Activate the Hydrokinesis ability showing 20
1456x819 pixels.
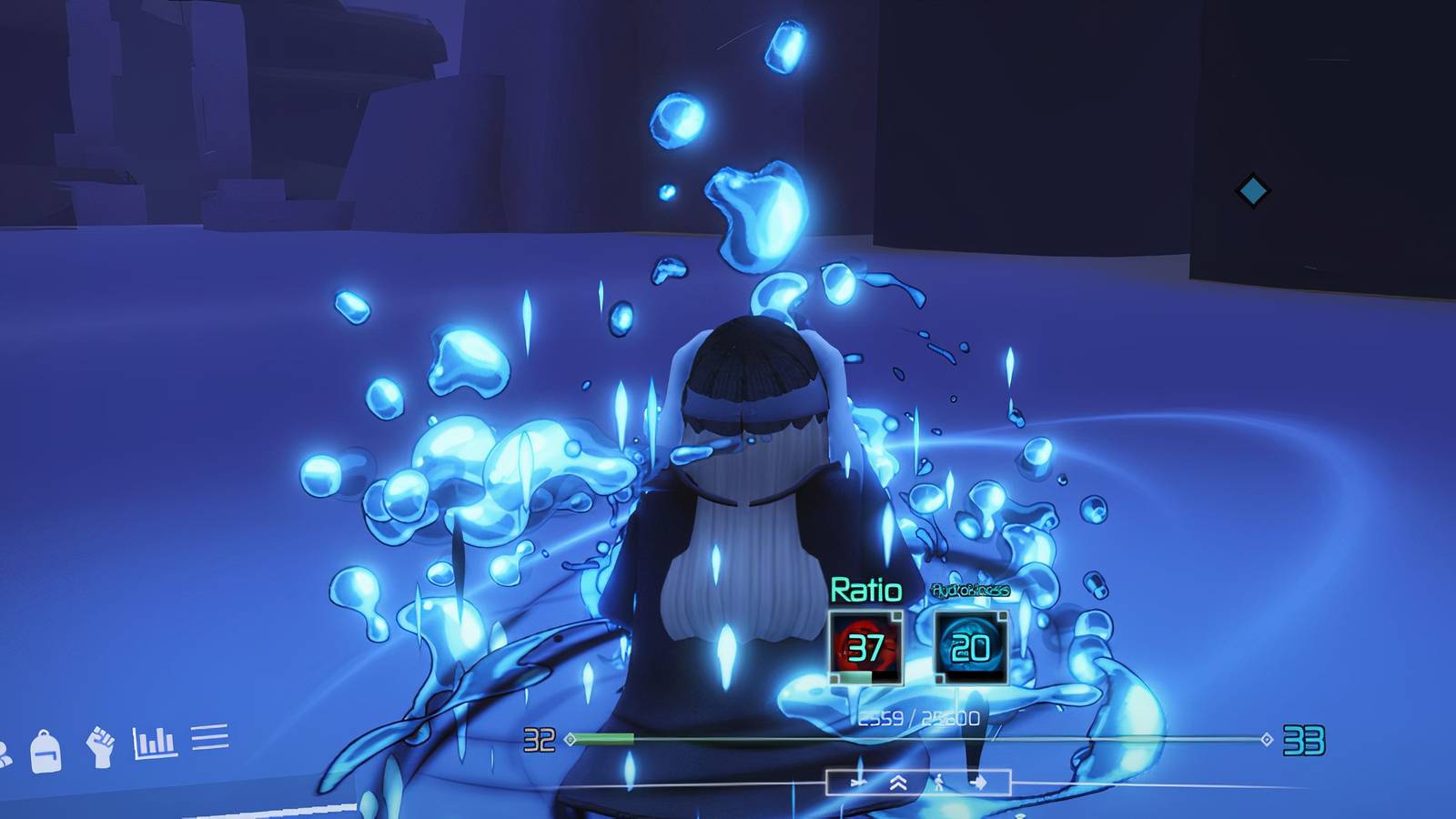point(969,650)
